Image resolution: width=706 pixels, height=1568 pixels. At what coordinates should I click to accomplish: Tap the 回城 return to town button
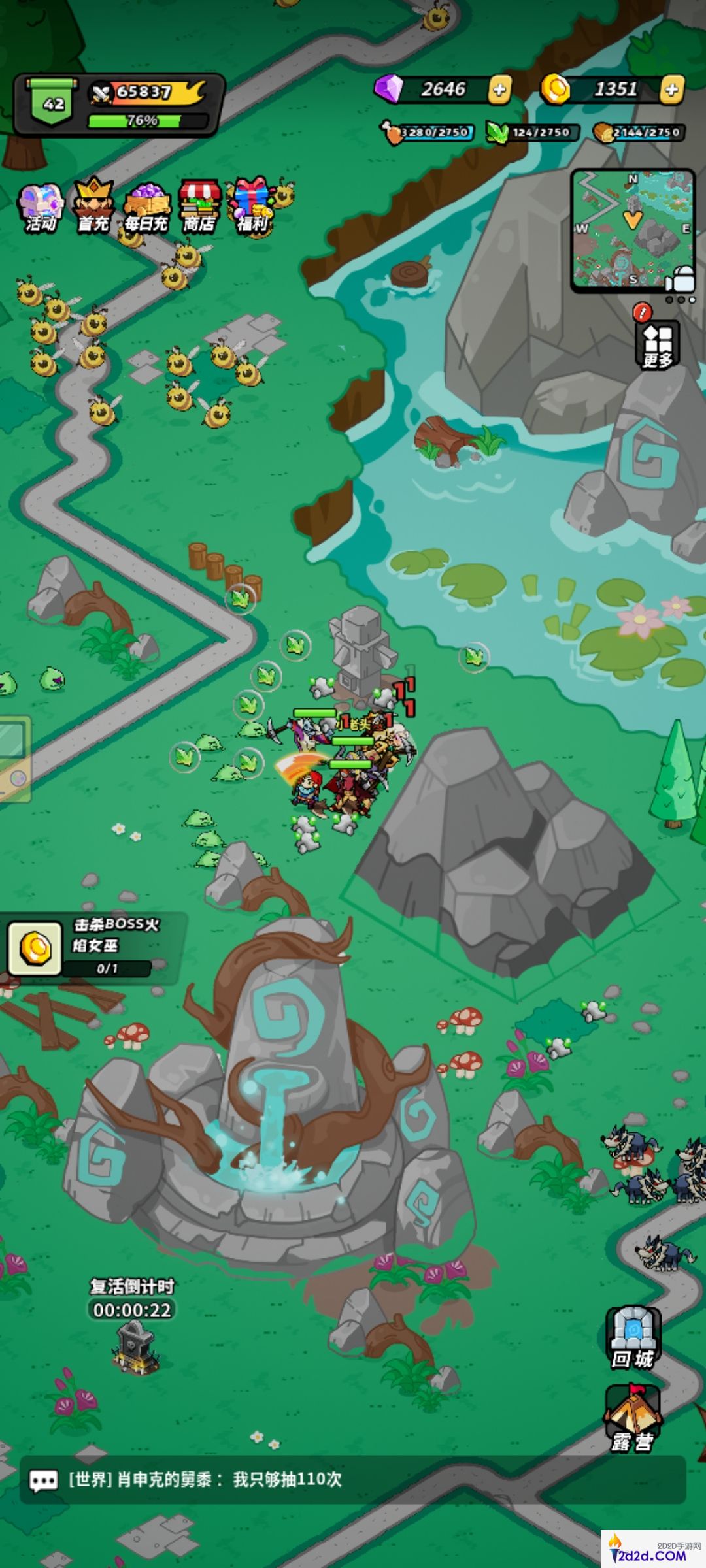633,1338
